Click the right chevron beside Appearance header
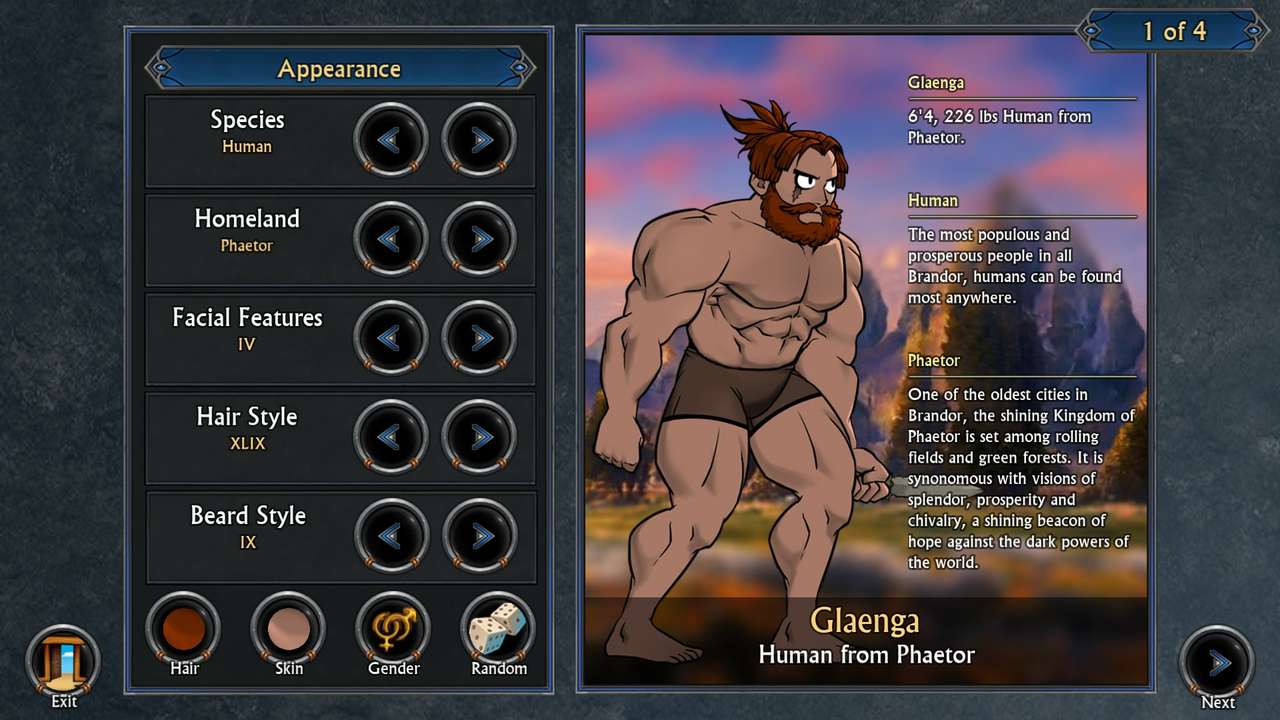The height and width of the screenshot is (720, 1280). click(519, 69)
